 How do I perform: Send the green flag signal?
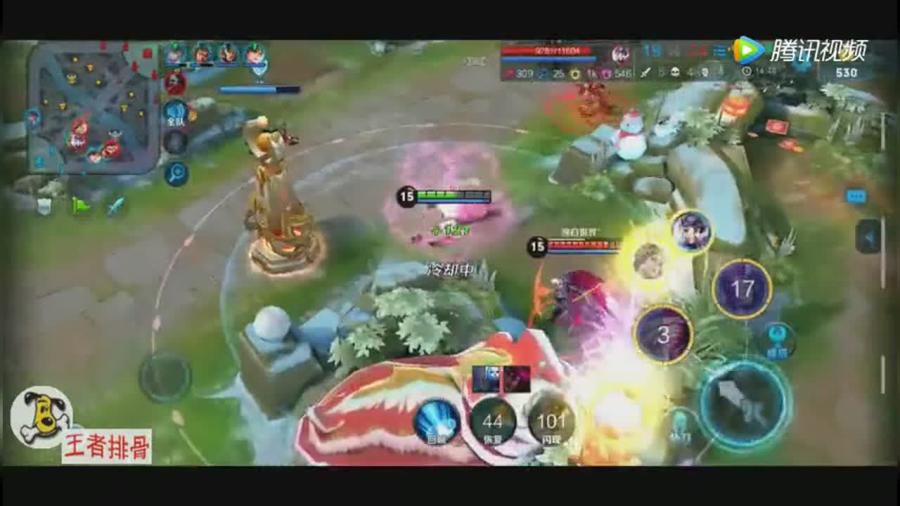click(81, 205)
